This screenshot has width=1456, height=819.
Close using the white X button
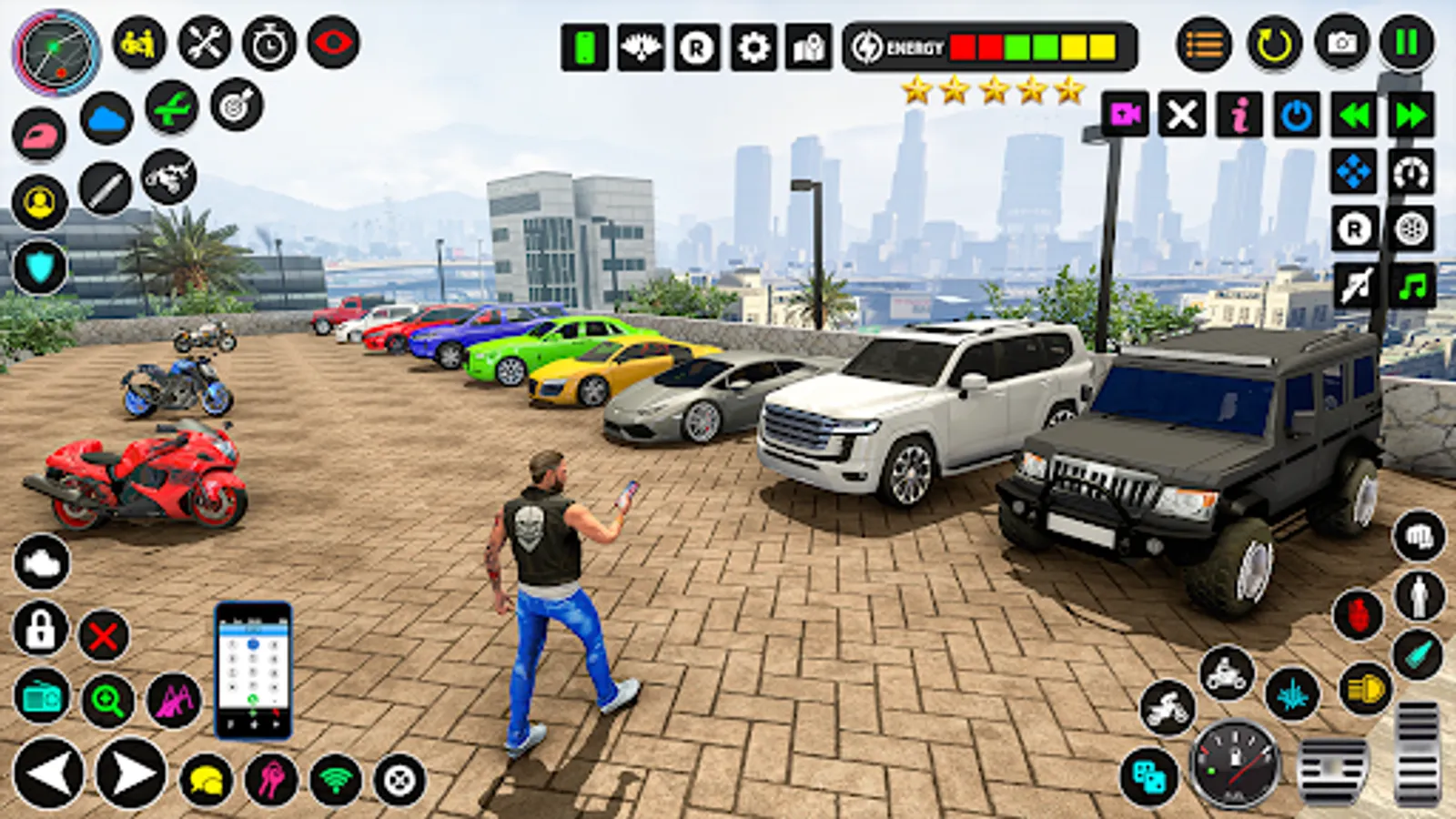(x=1182, y=115)
